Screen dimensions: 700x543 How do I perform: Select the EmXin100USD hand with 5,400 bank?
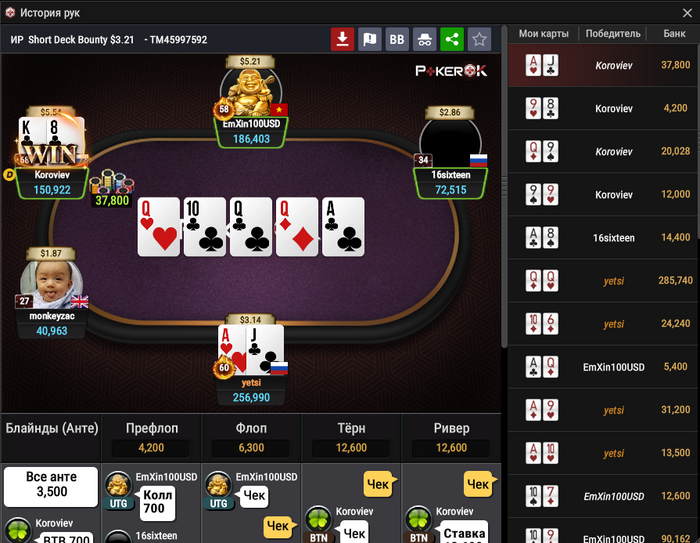tap(604, 367)
